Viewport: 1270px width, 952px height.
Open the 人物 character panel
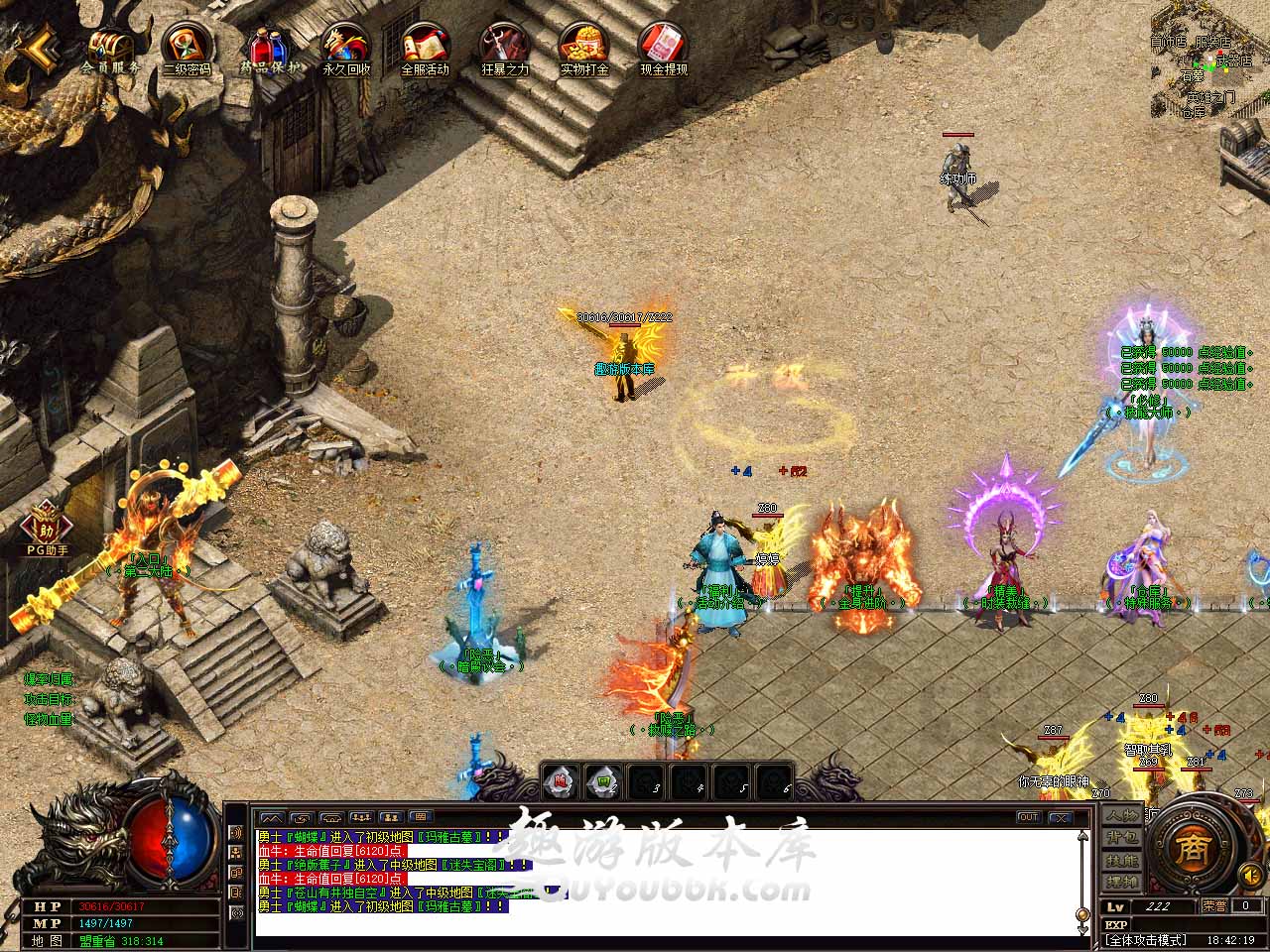click(1123, 815)
